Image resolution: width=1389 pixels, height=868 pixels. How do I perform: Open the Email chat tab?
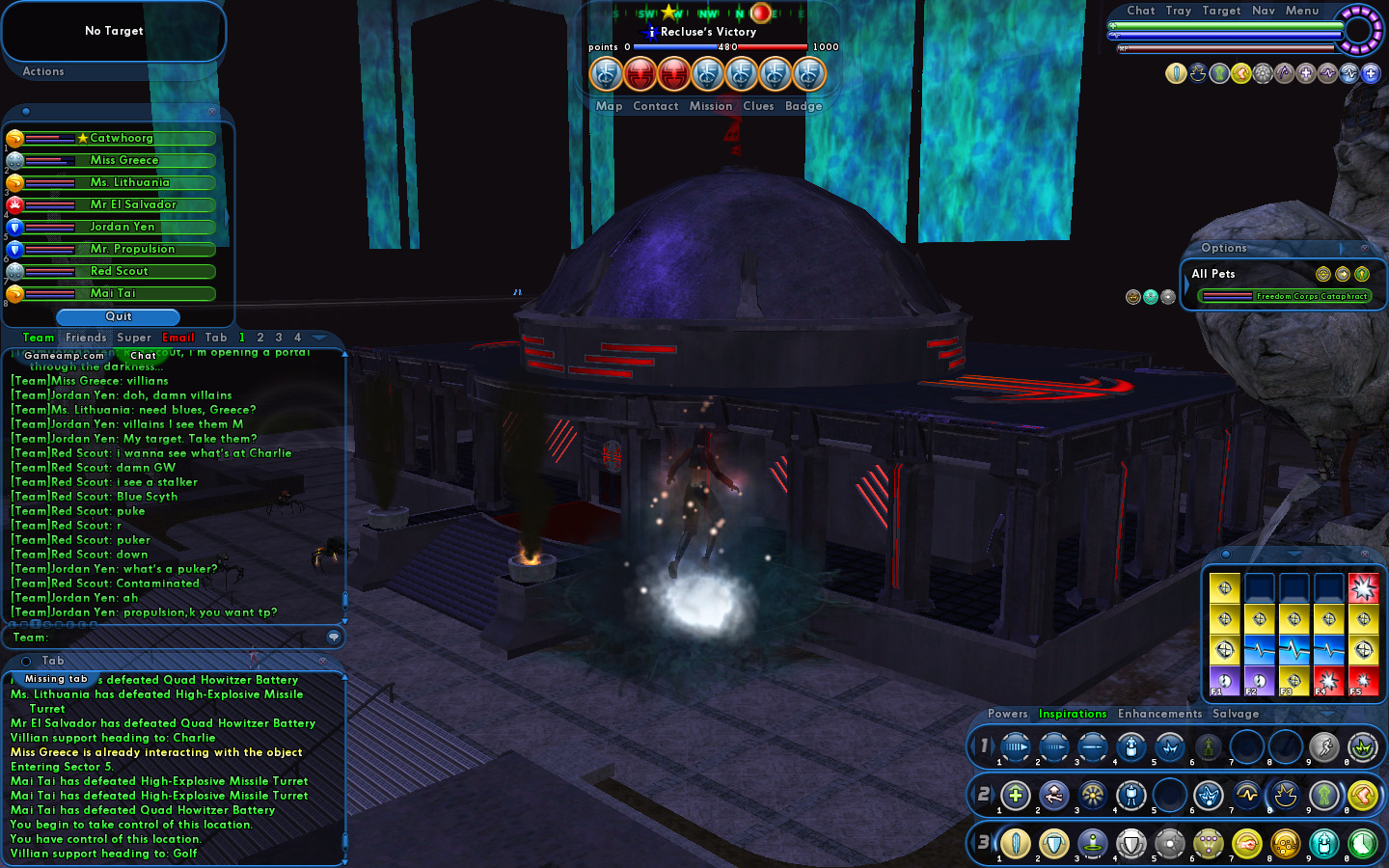click(178, 338)
